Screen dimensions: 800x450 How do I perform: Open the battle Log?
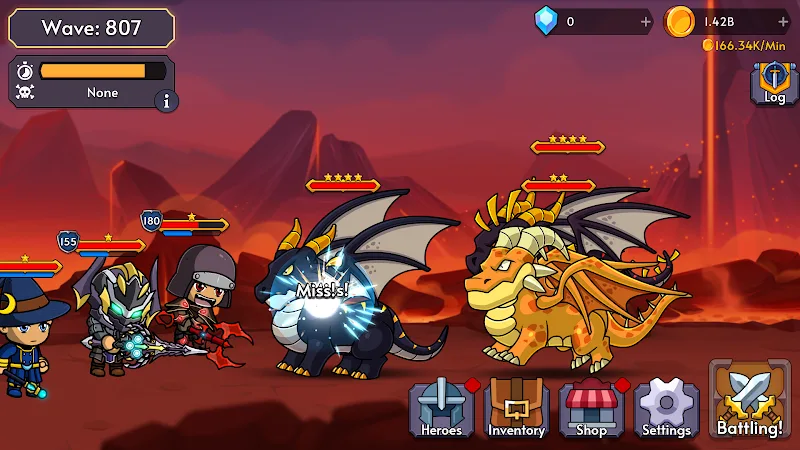tap(775, 82)
